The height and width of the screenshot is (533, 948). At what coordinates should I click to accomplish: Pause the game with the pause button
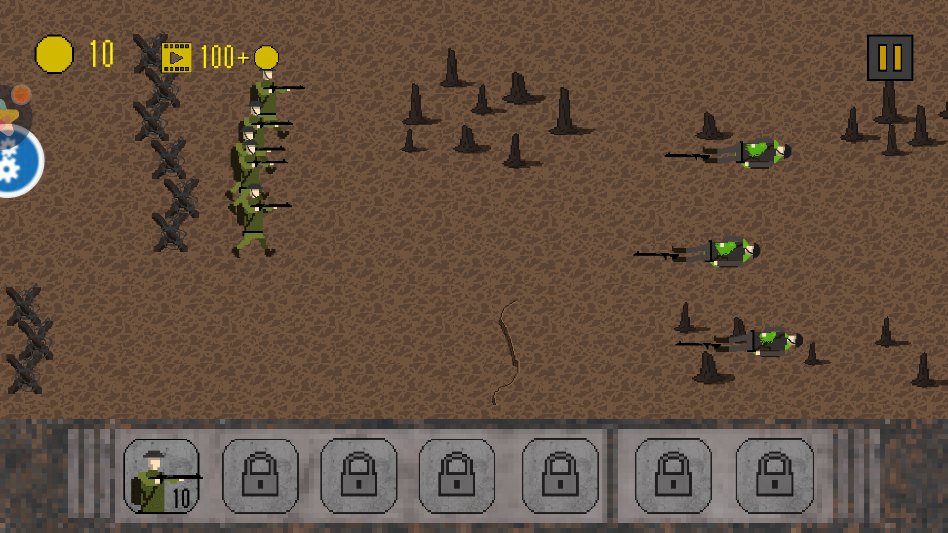889,58
